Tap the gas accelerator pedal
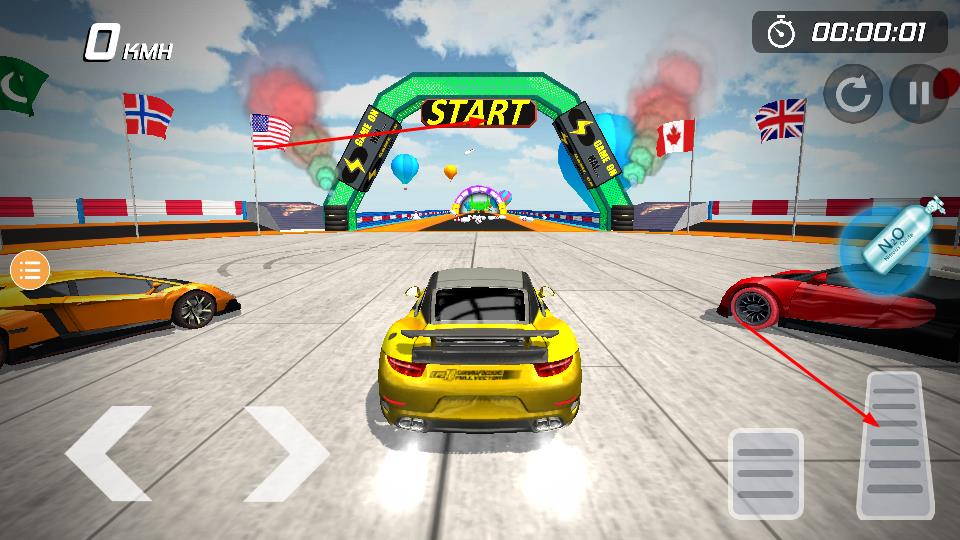This screenshot has height=540, width=960. [x=889, y=445]
